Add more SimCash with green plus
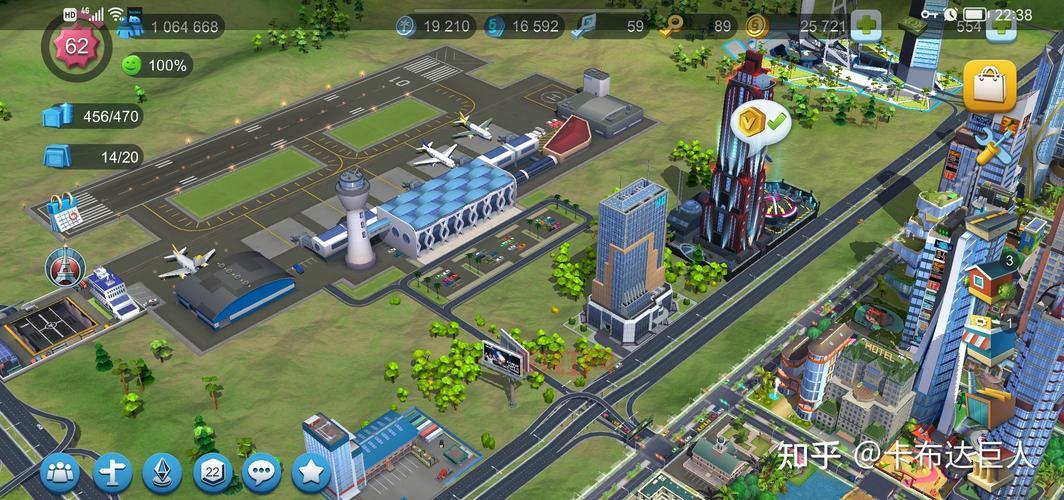The width and height of the screenshot is (1064, 500). click(1000, 26)
